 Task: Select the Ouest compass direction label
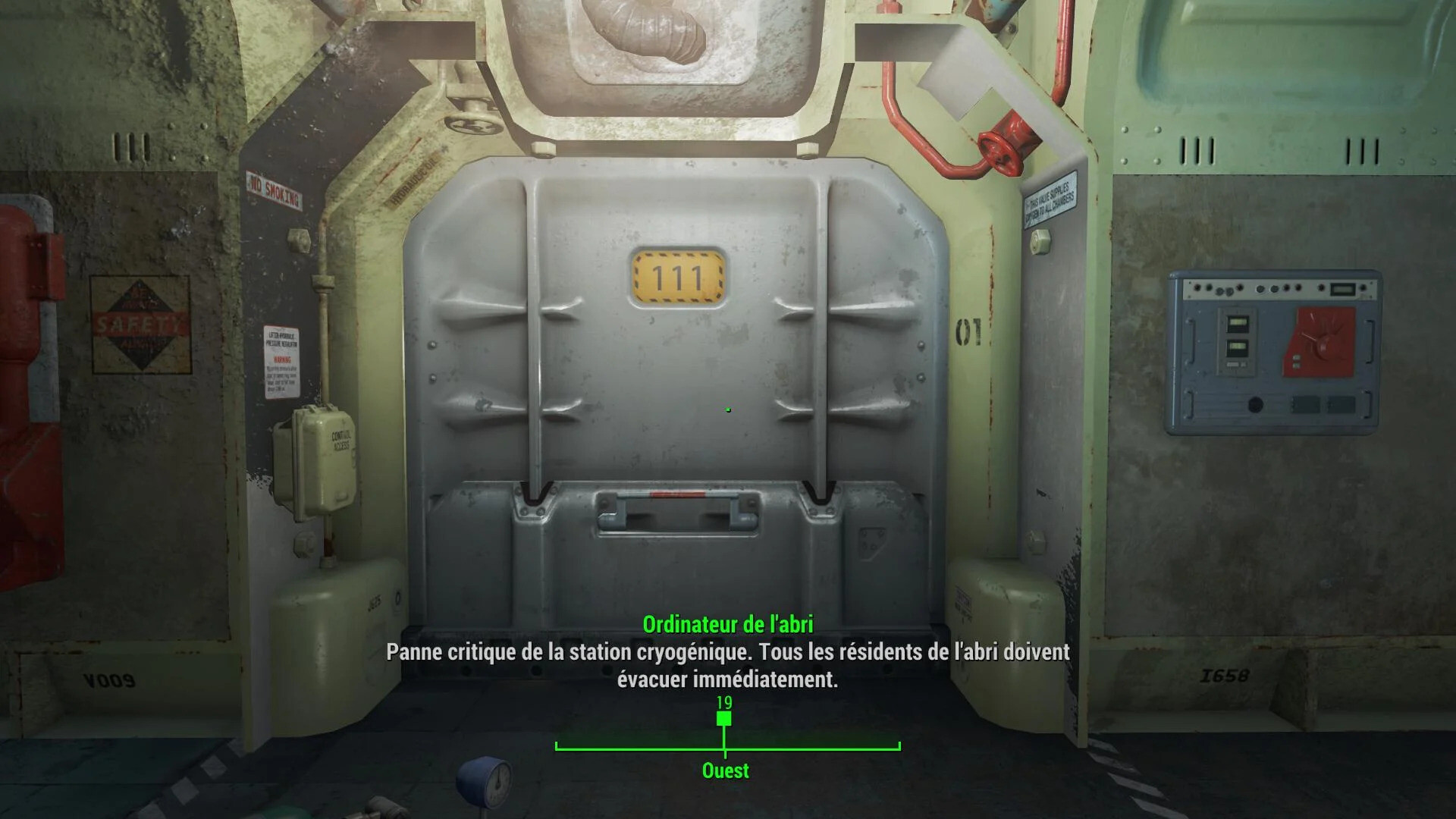point(726,770)
